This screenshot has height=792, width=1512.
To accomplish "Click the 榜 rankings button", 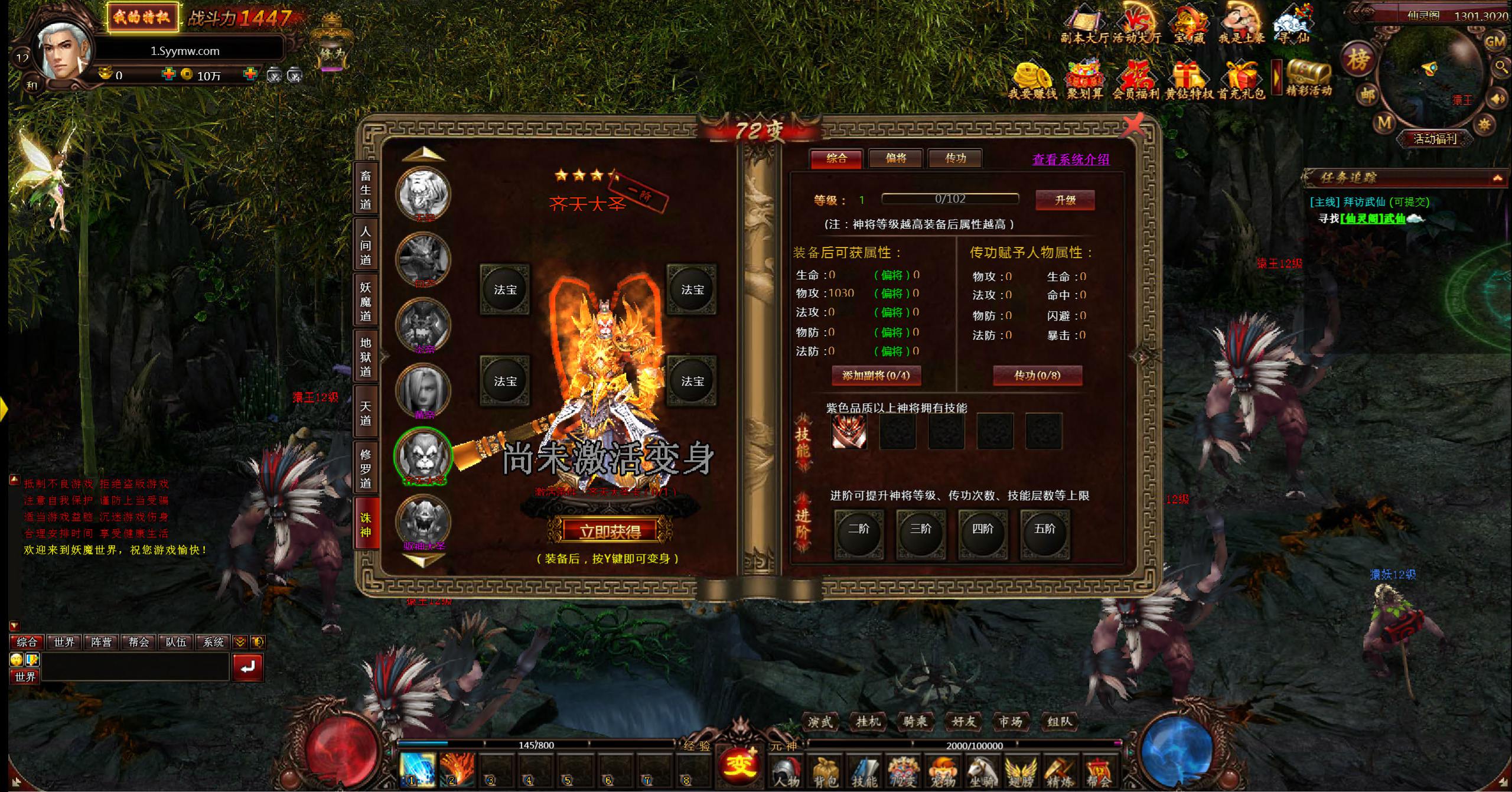I will click(x=1358, y=60).
